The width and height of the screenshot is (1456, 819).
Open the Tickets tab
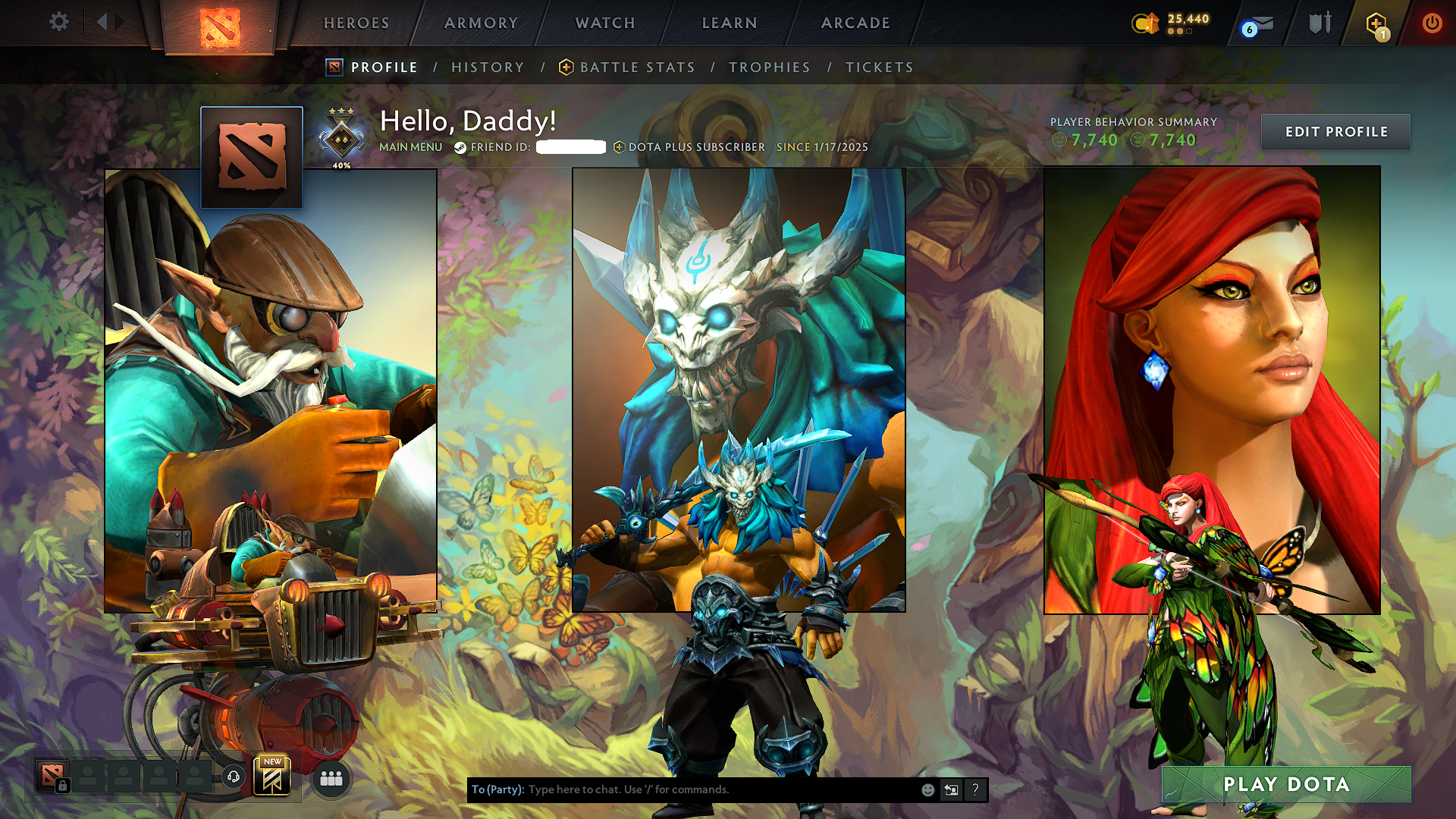(x=880, y=67)
